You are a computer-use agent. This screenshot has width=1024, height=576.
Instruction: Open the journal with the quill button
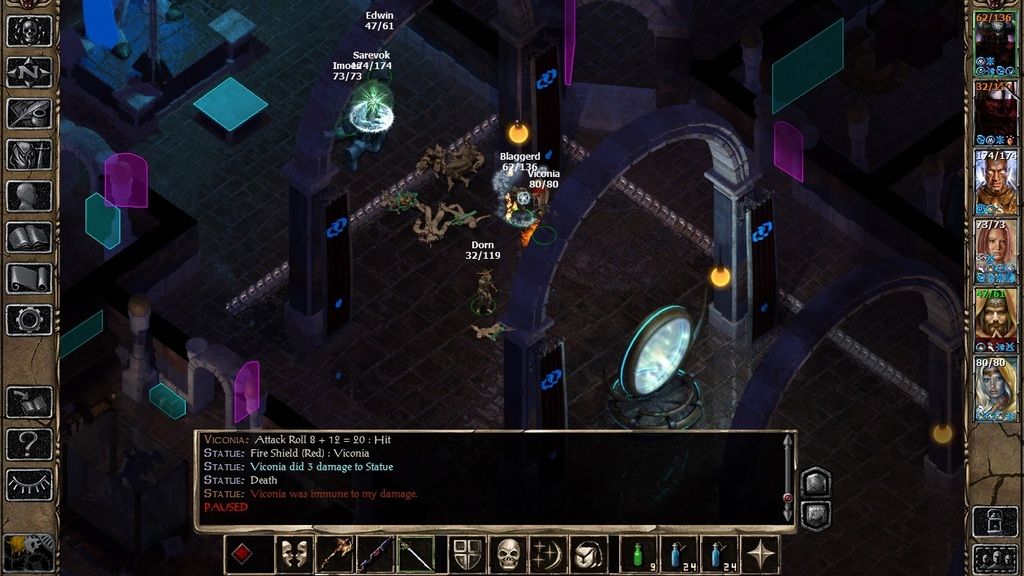[x=29, y=113]
